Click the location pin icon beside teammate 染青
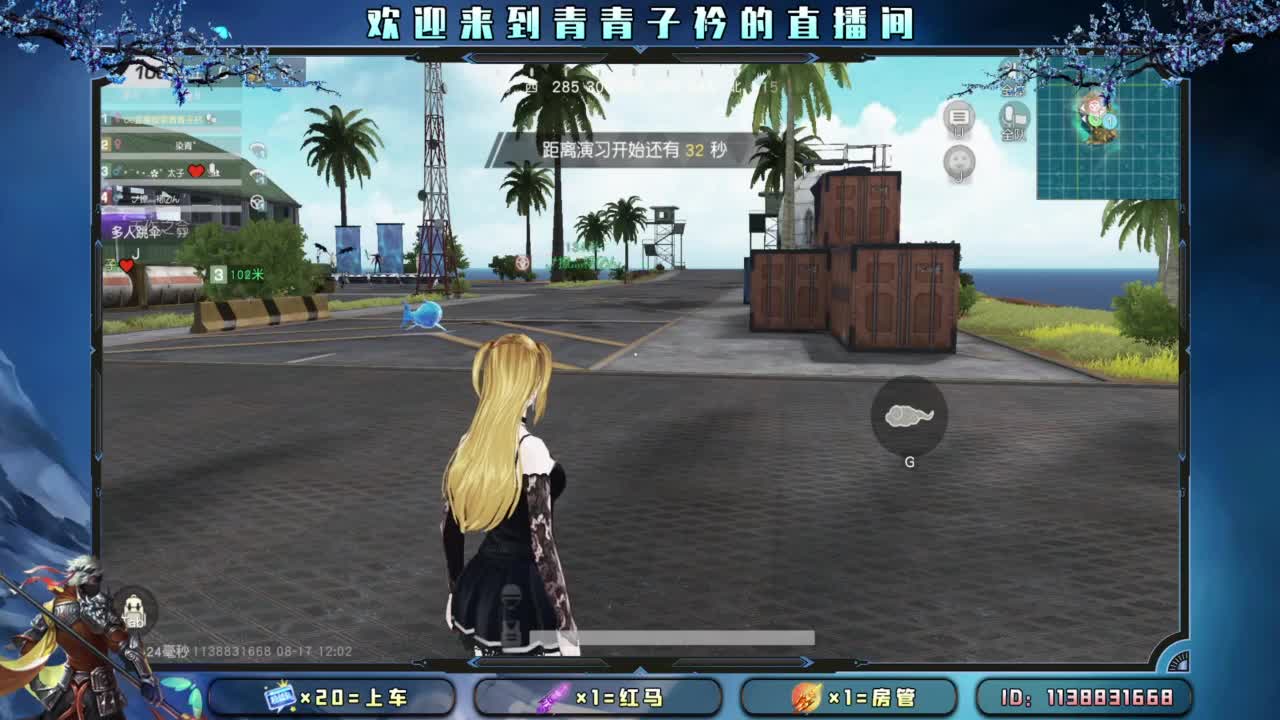Viewport: 1280px width, 720px height. click(x=117, y=144)
